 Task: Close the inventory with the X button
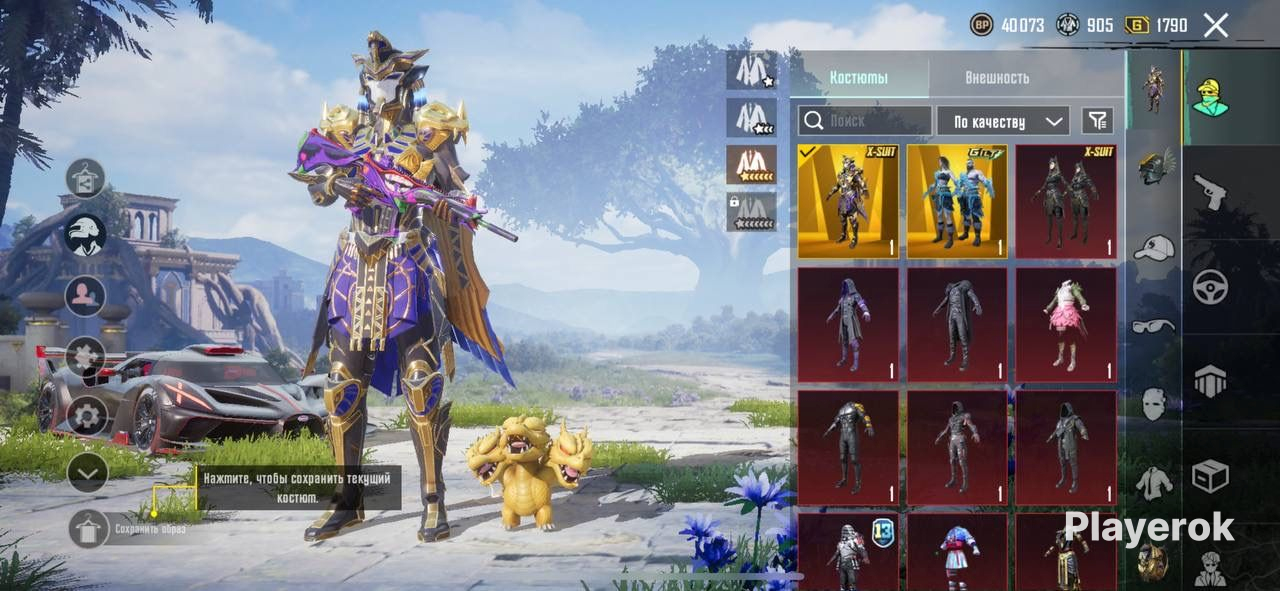tap(1215, 26)
